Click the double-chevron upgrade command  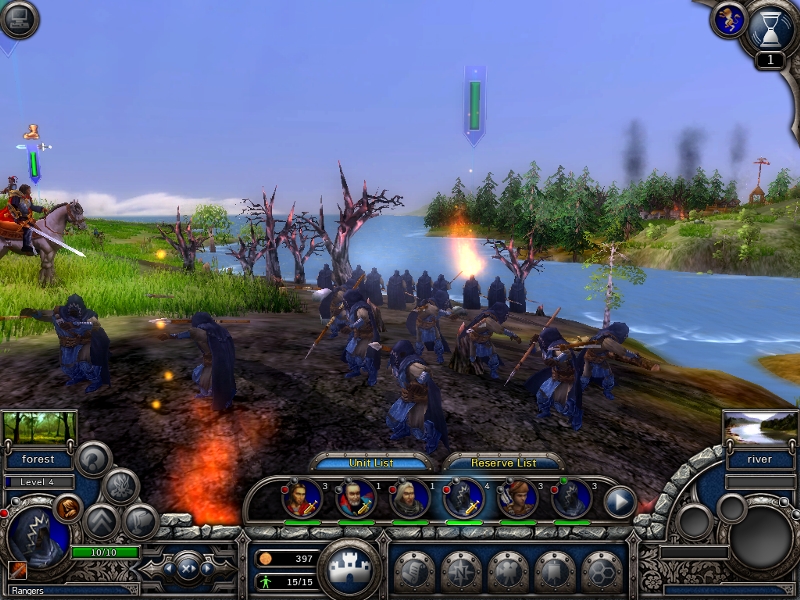(x=101, y=521)
